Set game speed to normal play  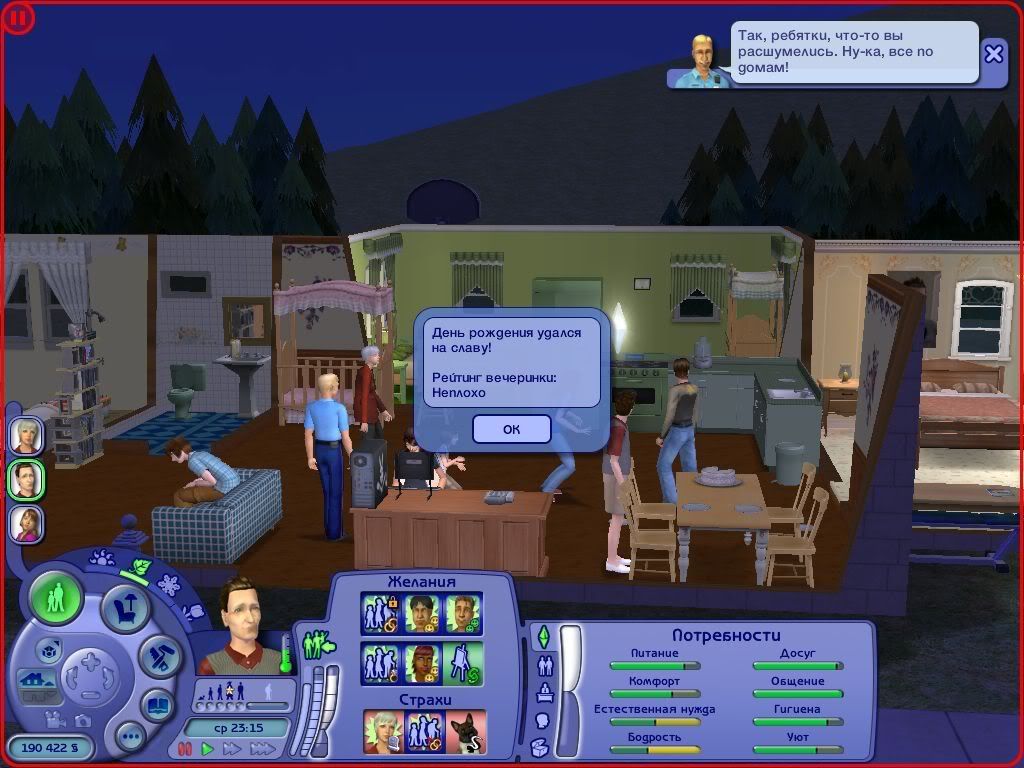[x=208, y=748]
